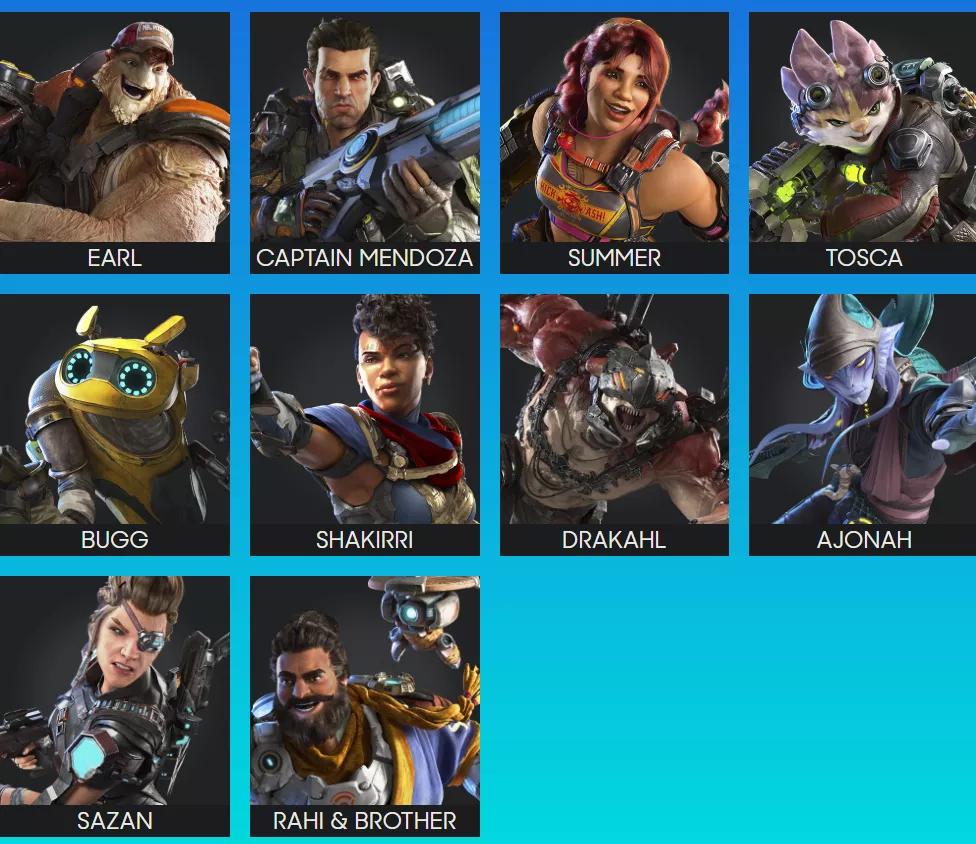Screen dimensions: 976x844
Task: Select the Earl character tile
Action: click(x=114, y=142)
